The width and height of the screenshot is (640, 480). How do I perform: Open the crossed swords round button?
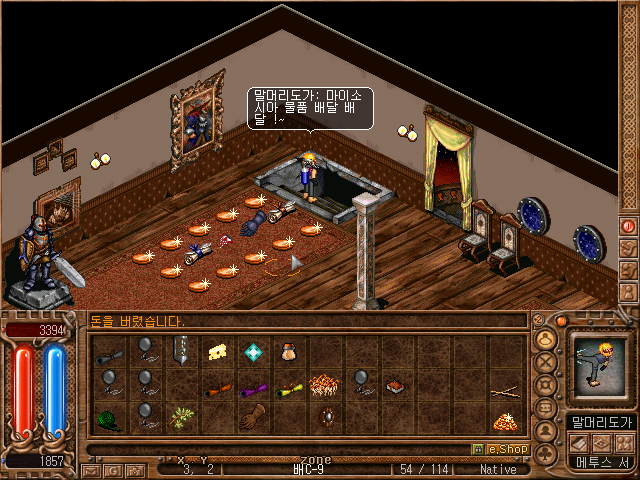(546, 364)
